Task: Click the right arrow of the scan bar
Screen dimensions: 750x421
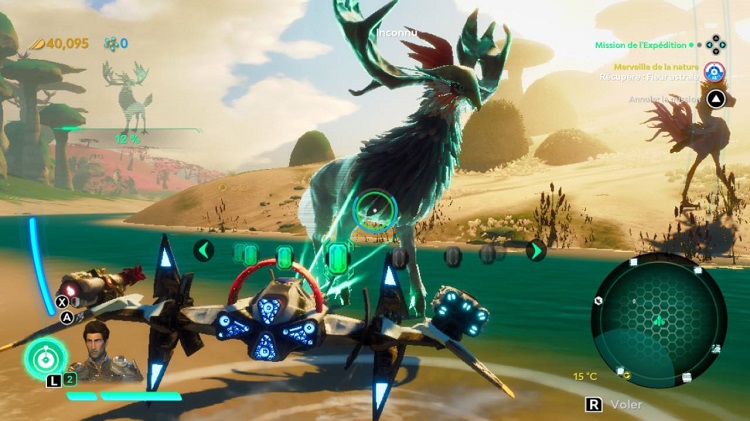Action: coord(536,250)
